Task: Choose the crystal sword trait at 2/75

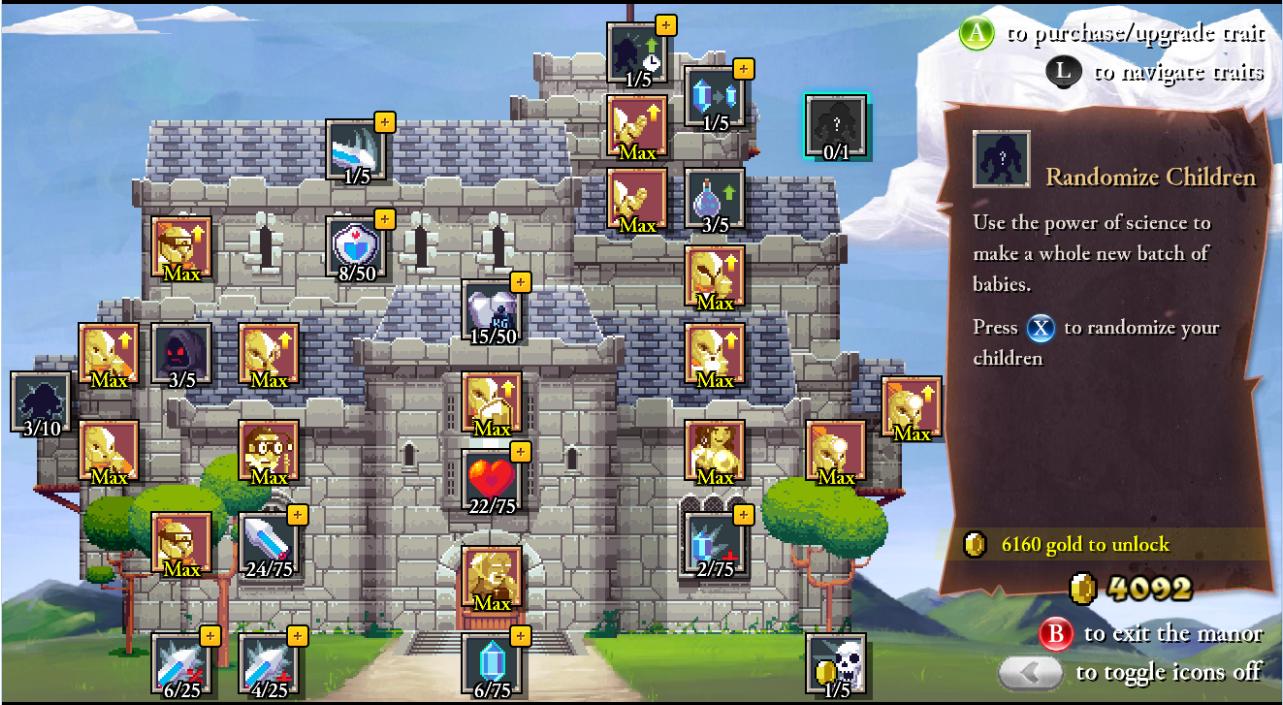Action: coord(714,543)
